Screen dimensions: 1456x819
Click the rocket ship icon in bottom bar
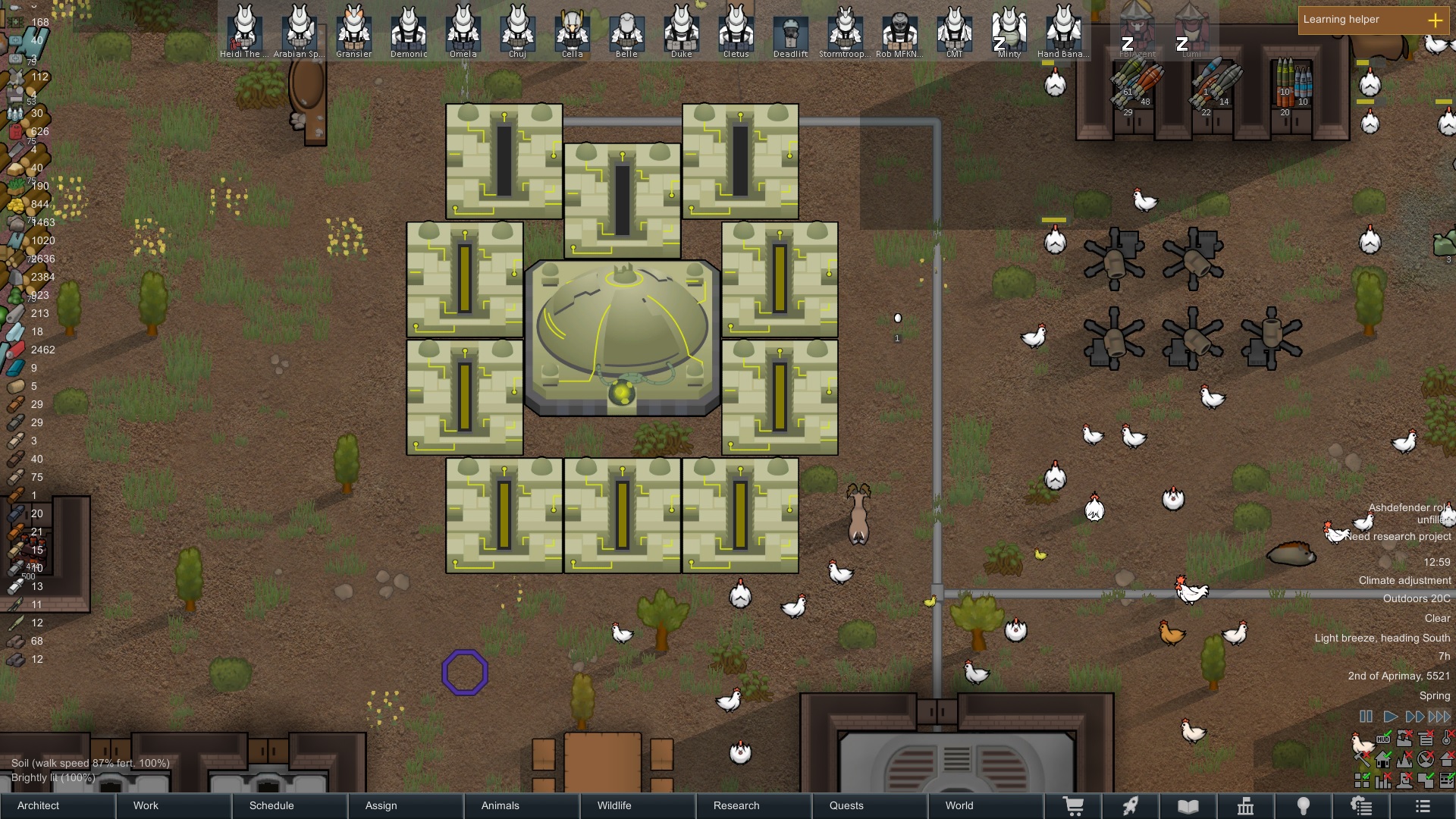coord(1132,806)
